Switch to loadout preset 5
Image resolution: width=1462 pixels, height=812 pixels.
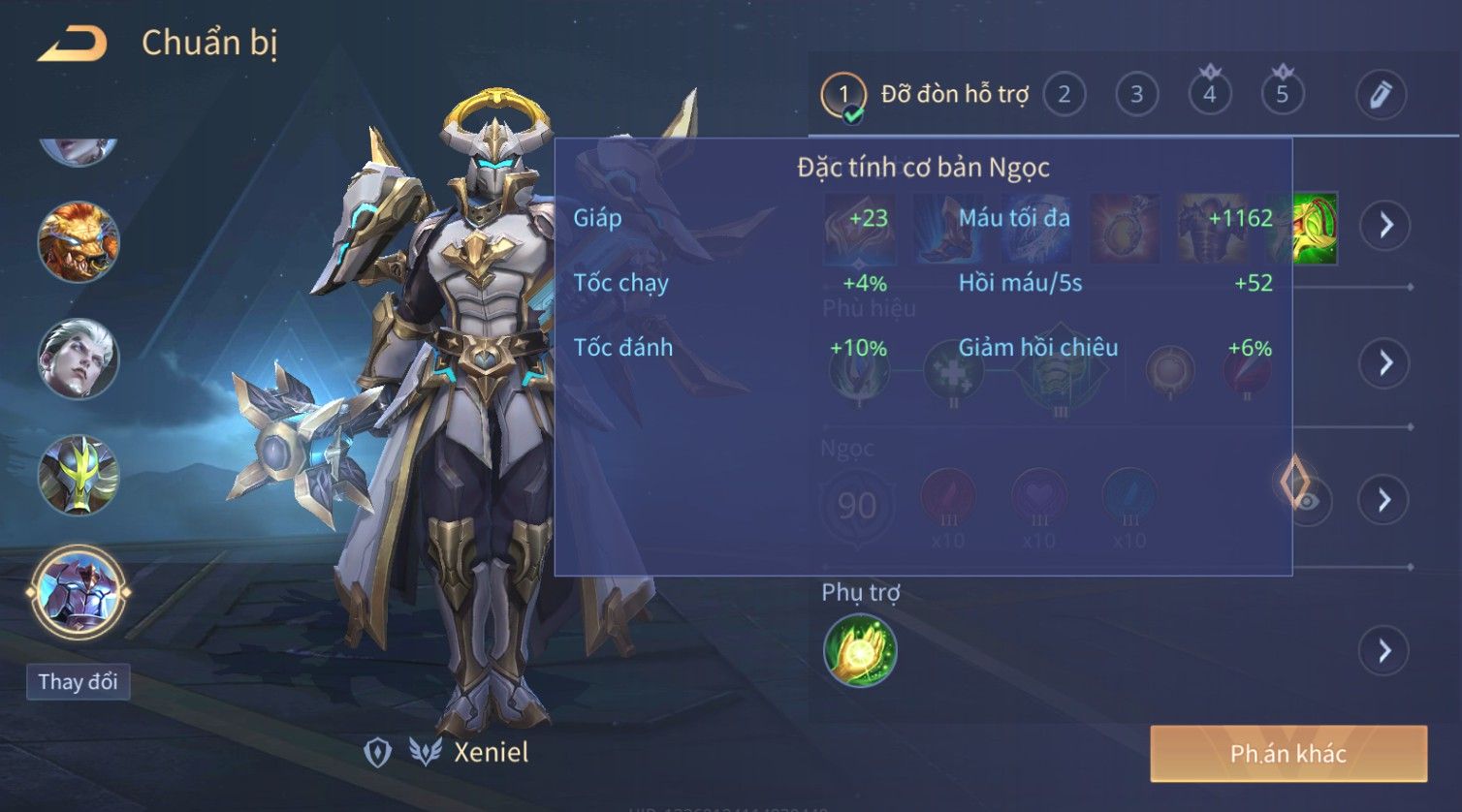tap(1282, 95)
